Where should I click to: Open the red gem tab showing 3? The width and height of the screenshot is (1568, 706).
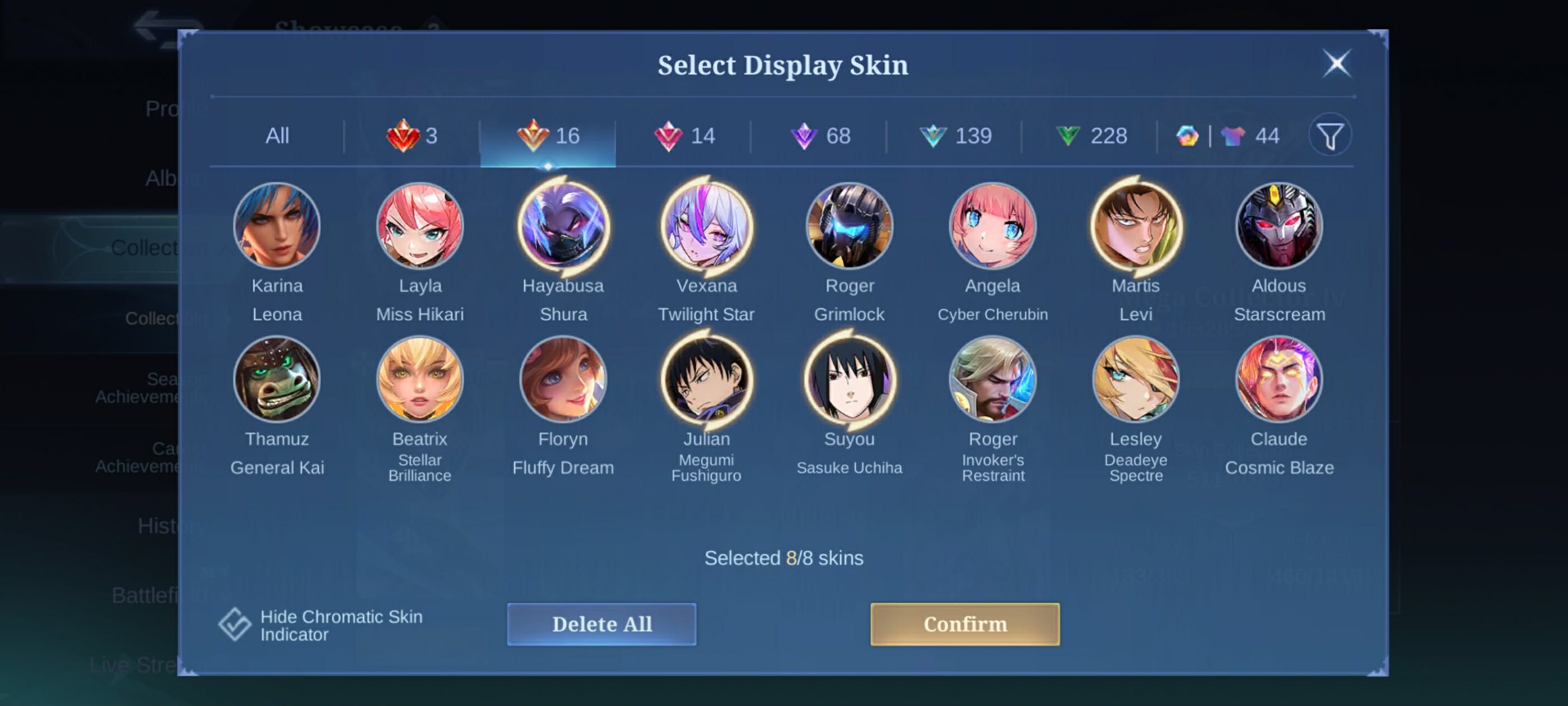(412, 136)
